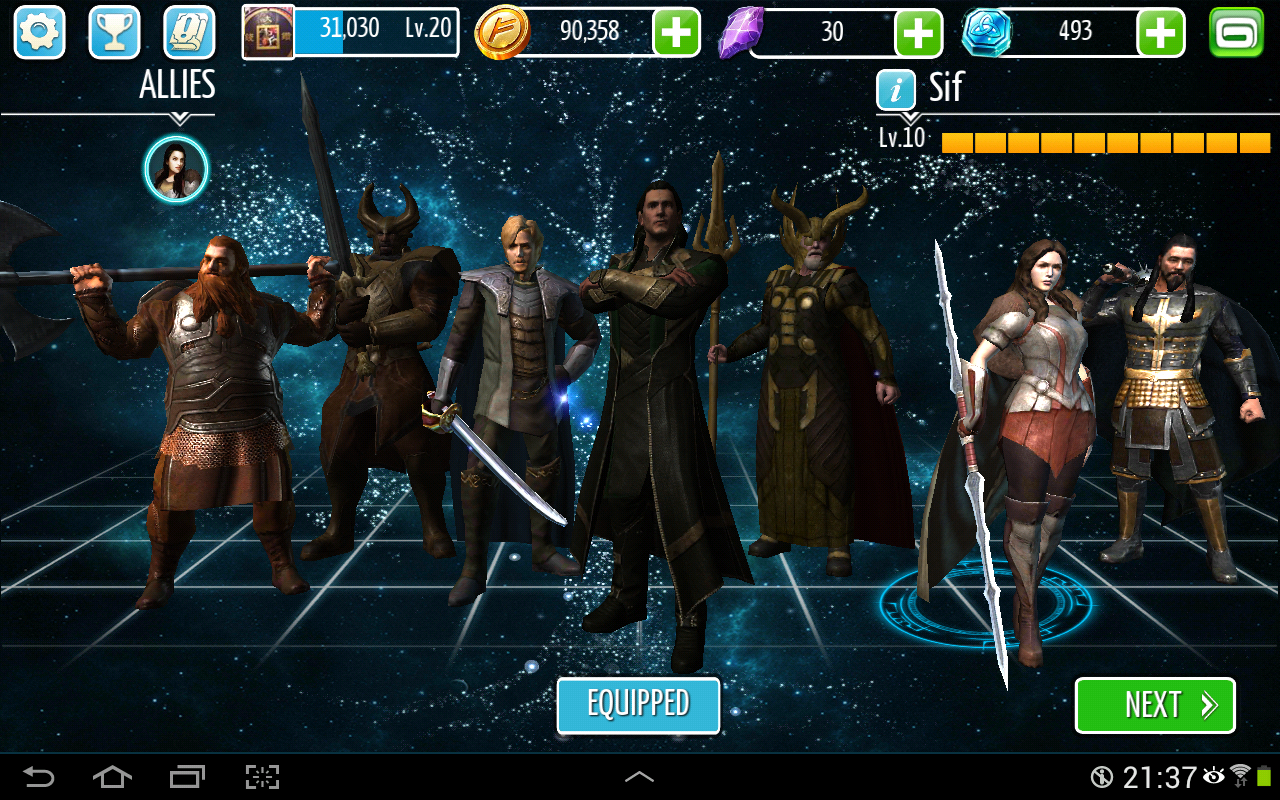The height and width of the screenshot is (800, 1280).
Task: Open Sif's info icon
Action: coord(896,89)
